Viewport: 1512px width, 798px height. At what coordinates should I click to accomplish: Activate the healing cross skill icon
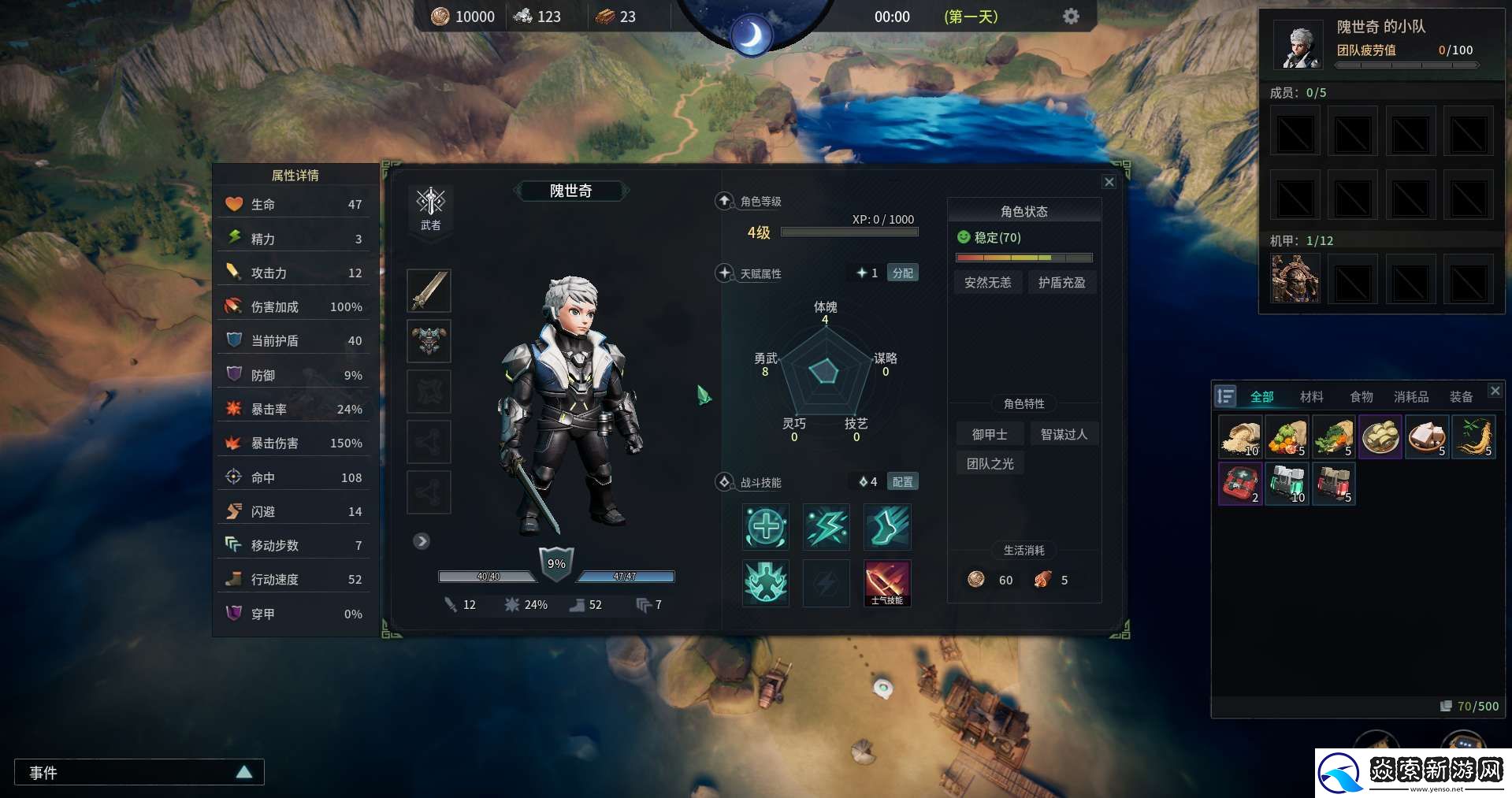[765, 526]
